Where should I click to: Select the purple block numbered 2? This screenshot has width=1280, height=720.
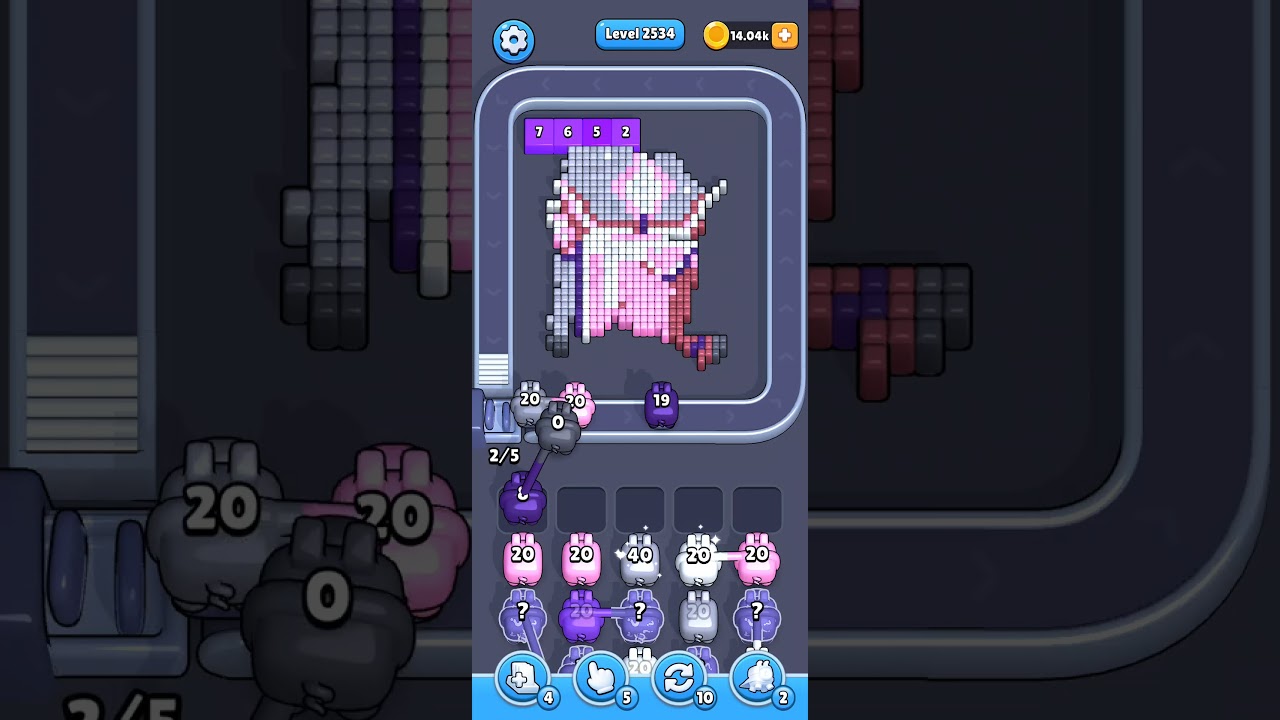click(x=624, y=131)
